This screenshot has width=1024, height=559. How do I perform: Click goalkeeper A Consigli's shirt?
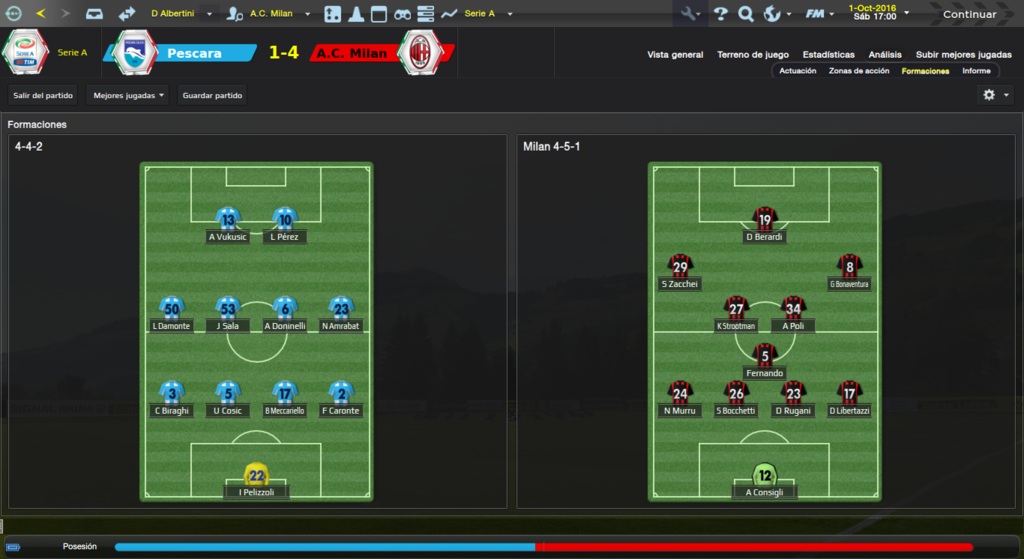(x=765, y=474)
